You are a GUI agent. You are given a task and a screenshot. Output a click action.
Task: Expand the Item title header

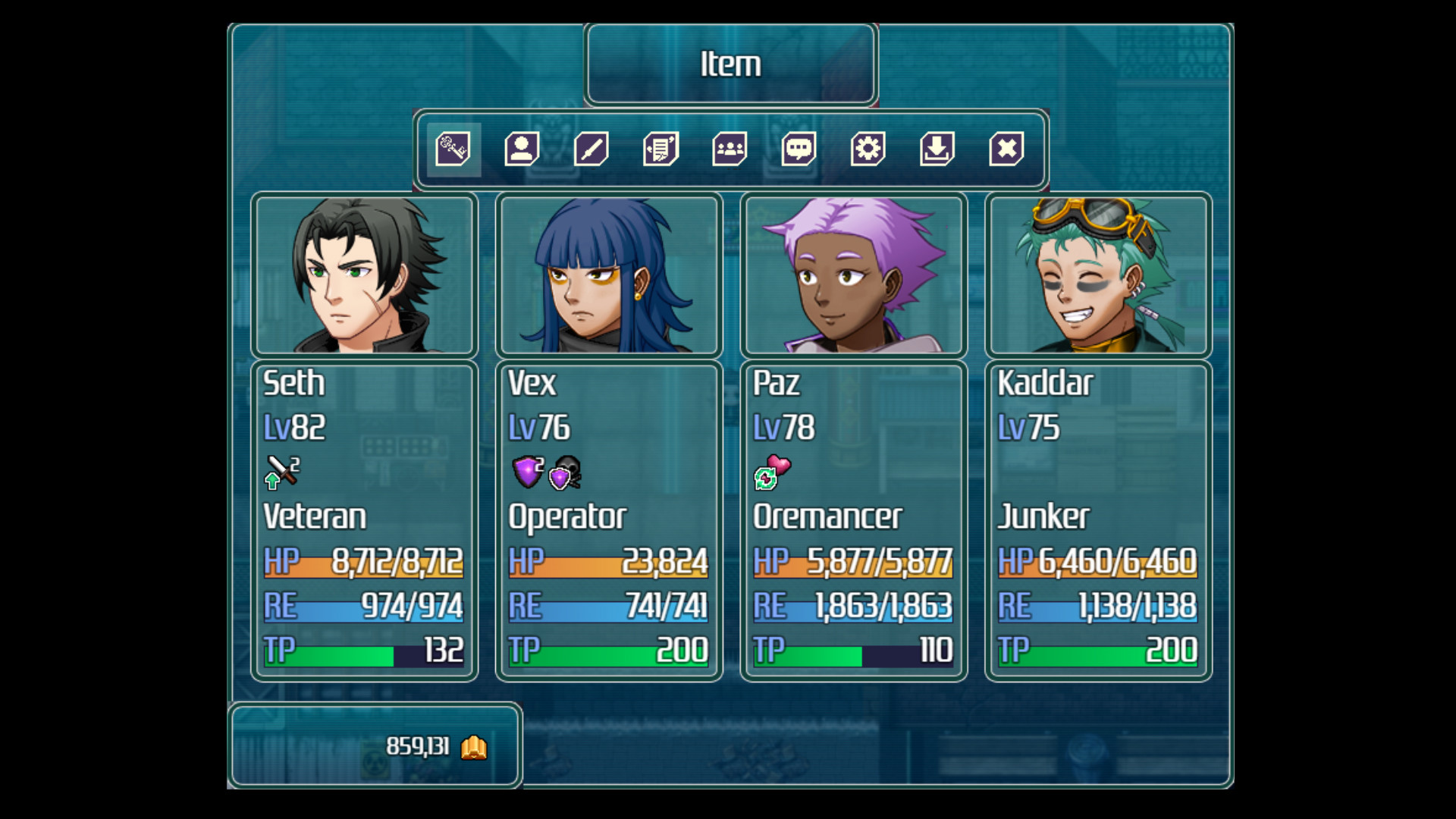click(x=730, y=64)
